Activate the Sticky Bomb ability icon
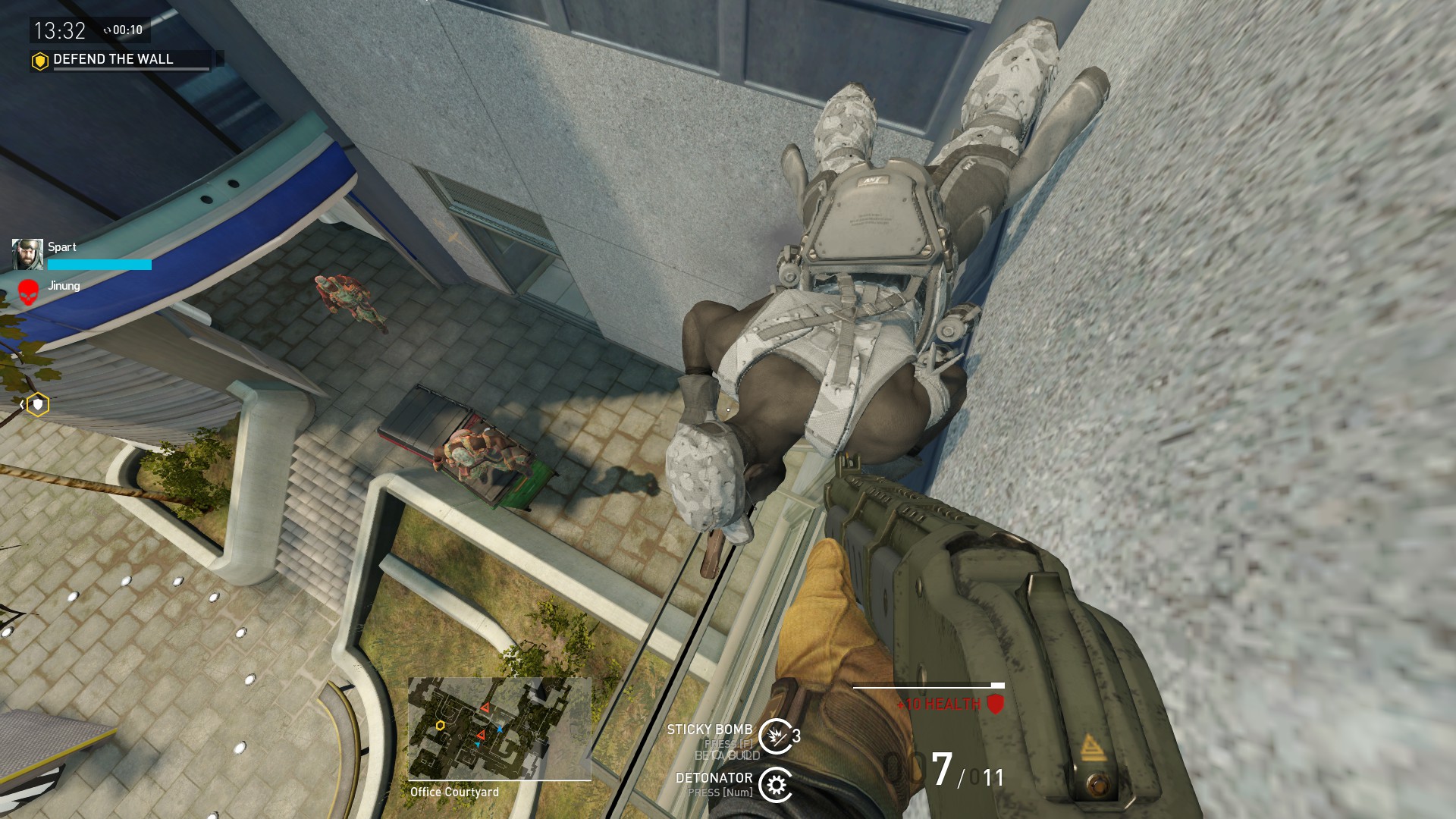The height and width of the screenshot is (819, 1456). (x=776, y=736)
